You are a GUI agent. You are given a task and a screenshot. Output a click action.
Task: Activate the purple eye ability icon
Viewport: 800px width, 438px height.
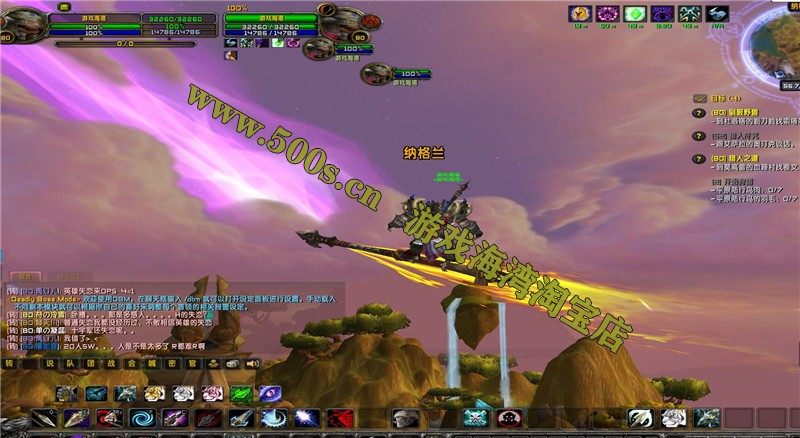tap(271, 394)
